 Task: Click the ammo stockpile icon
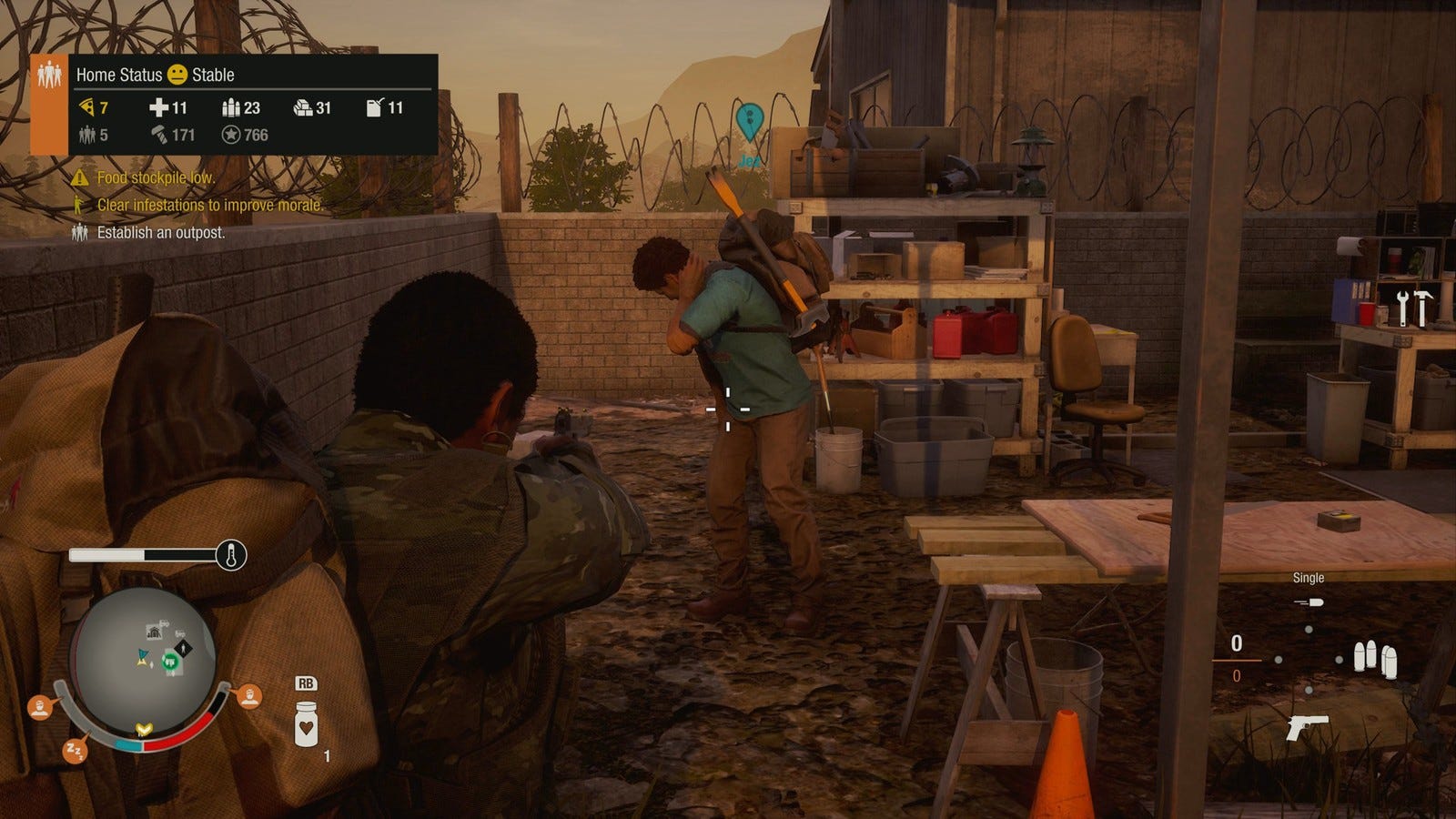point(230,107)
